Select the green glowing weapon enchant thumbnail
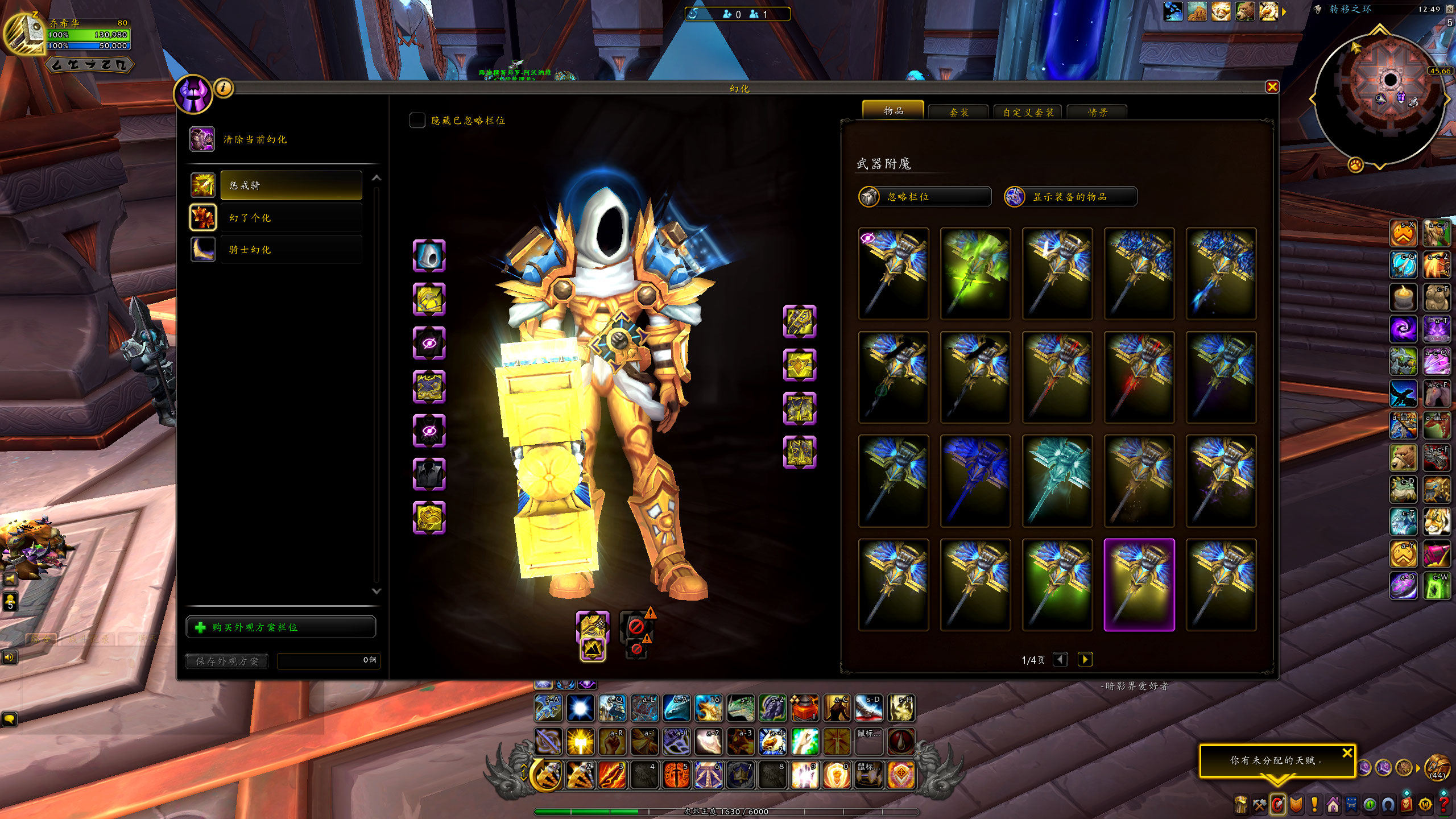The height and width of the screenshot is (819, 1456). [975, 274]
